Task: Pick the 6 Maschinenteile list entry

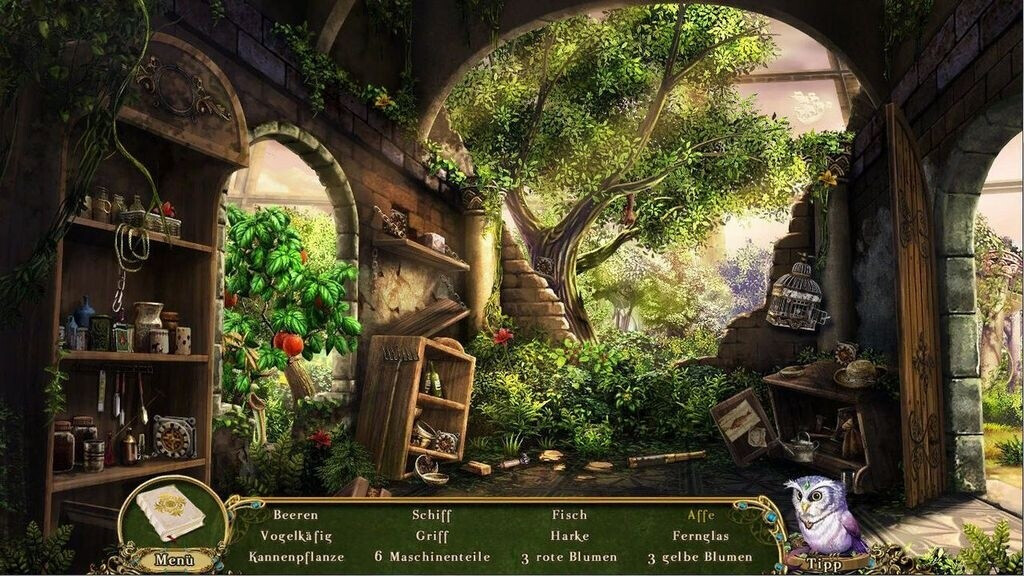Action: click(x=432, y=557)
